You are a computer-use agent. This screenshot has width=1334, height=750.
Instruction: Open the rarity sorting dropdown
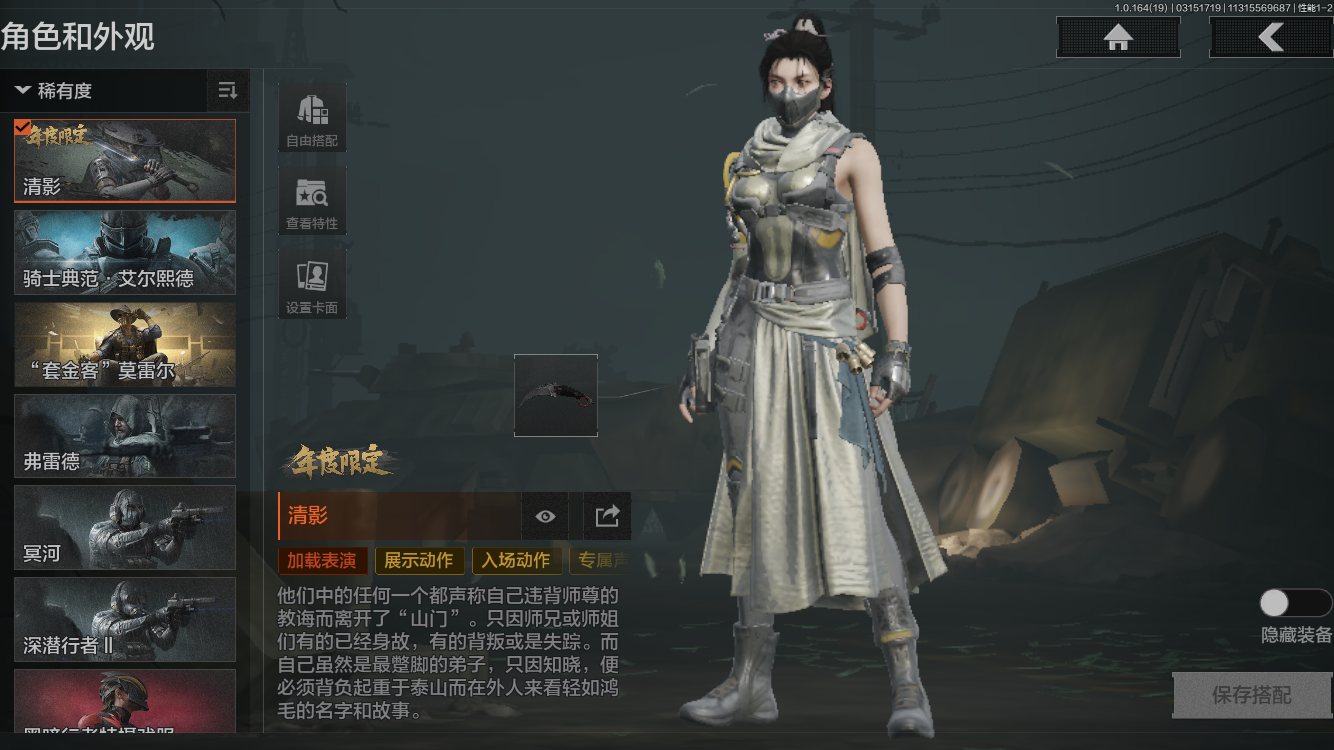(x=227, y=91)
